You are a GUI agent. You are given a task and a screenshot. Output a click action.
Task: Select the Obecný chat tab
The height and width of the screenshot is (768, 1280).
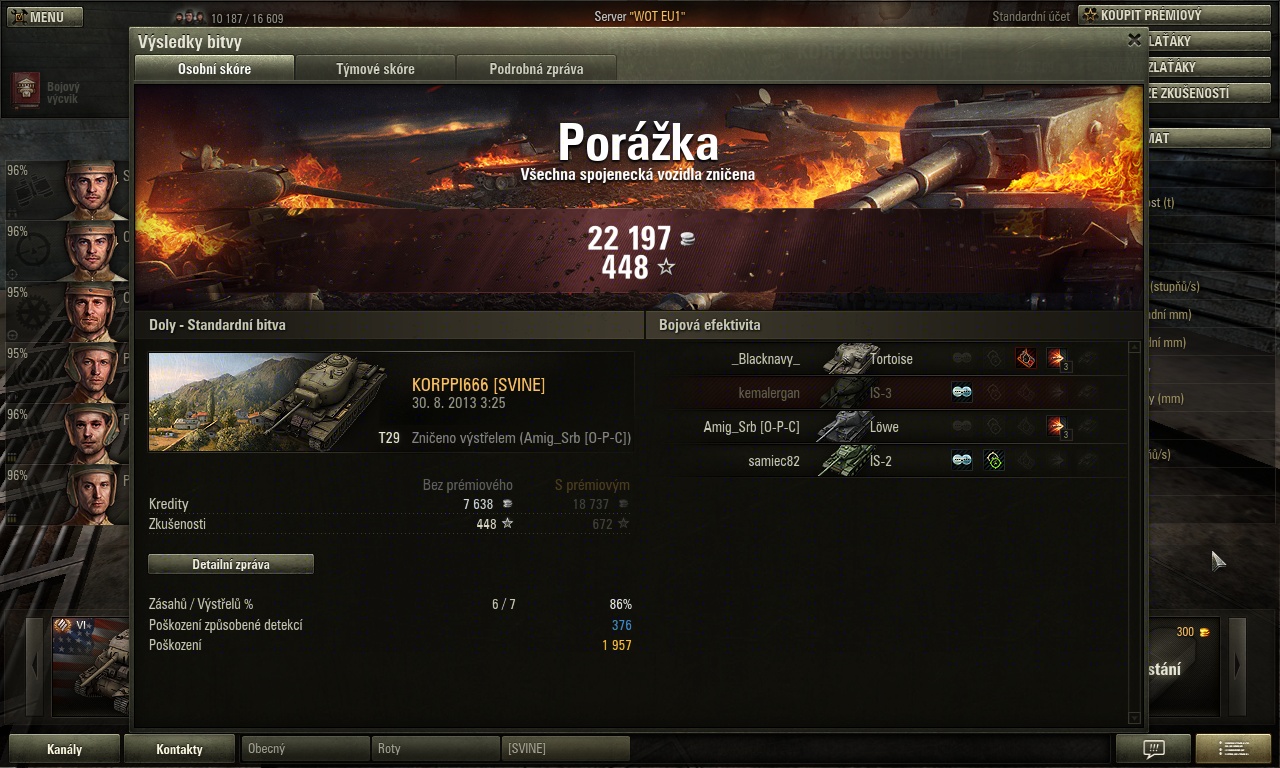tap(305, 749)
